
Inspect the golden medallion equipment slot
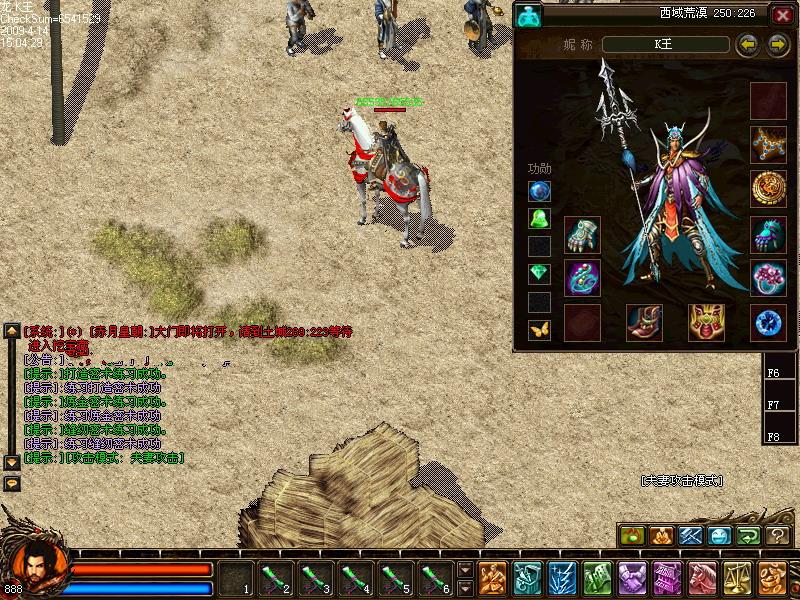tap(768, 188)
